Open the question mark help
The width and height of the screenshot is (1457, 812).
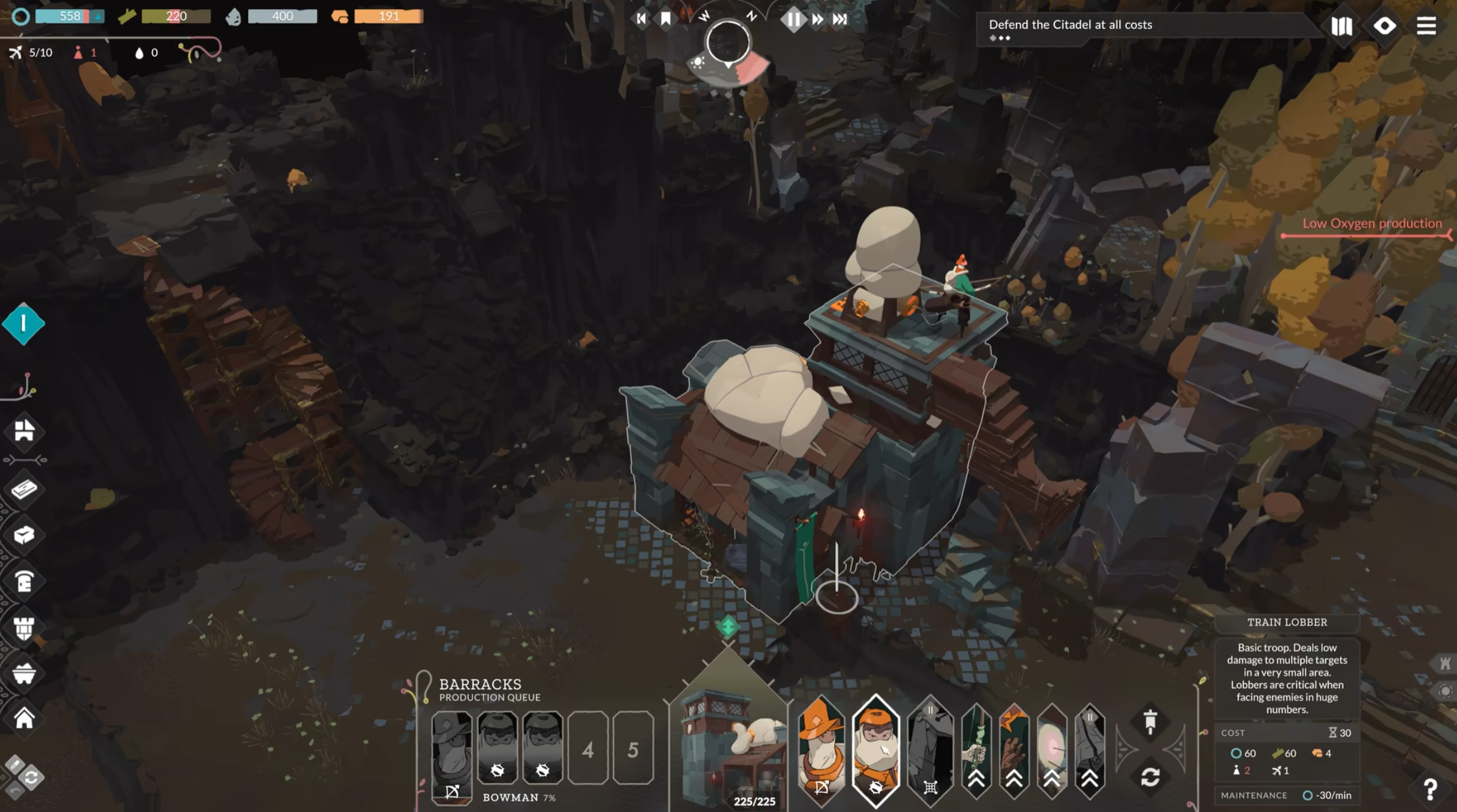1430,789
